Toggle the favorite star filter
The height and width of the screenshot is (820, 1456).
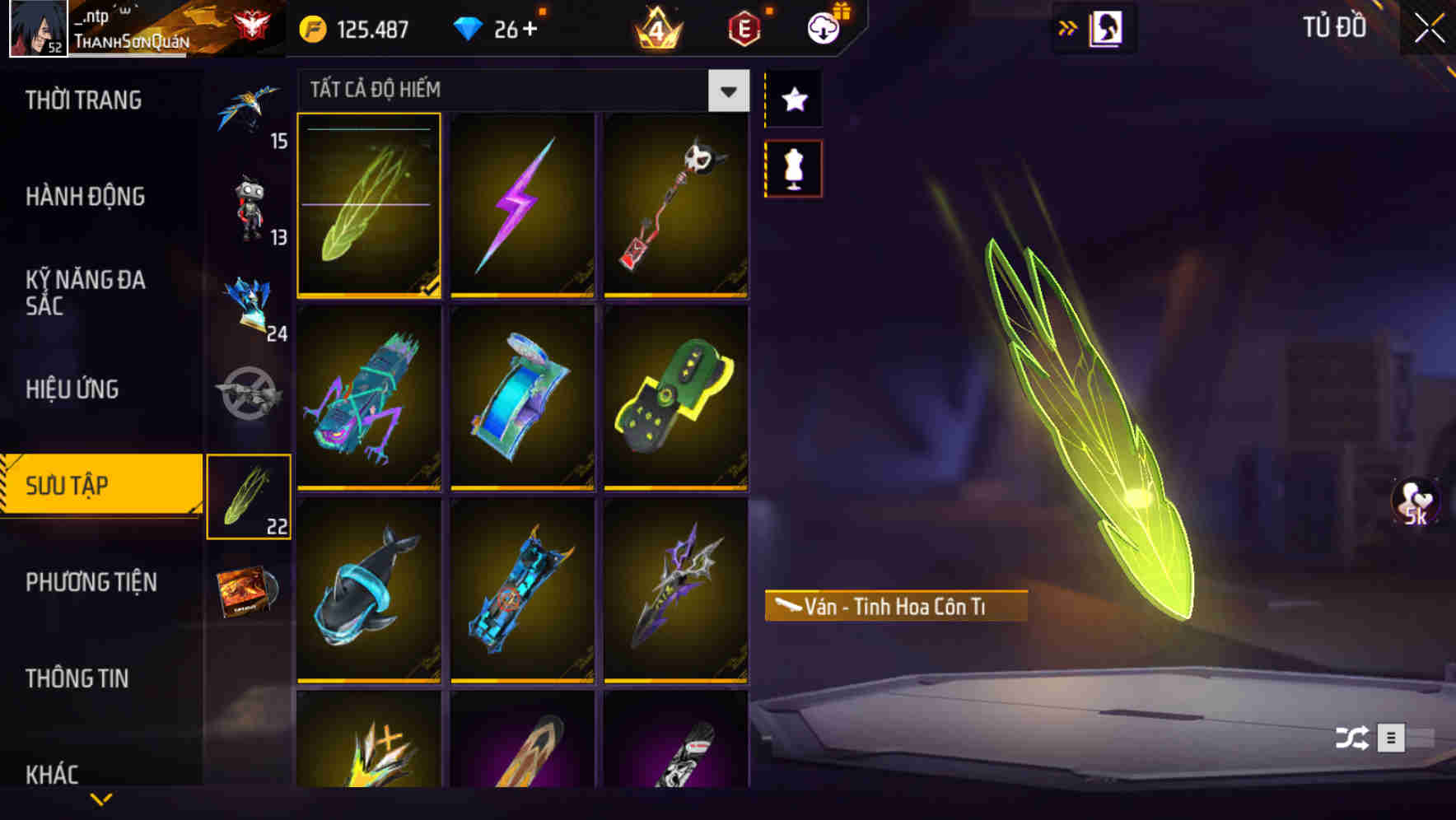792,99
